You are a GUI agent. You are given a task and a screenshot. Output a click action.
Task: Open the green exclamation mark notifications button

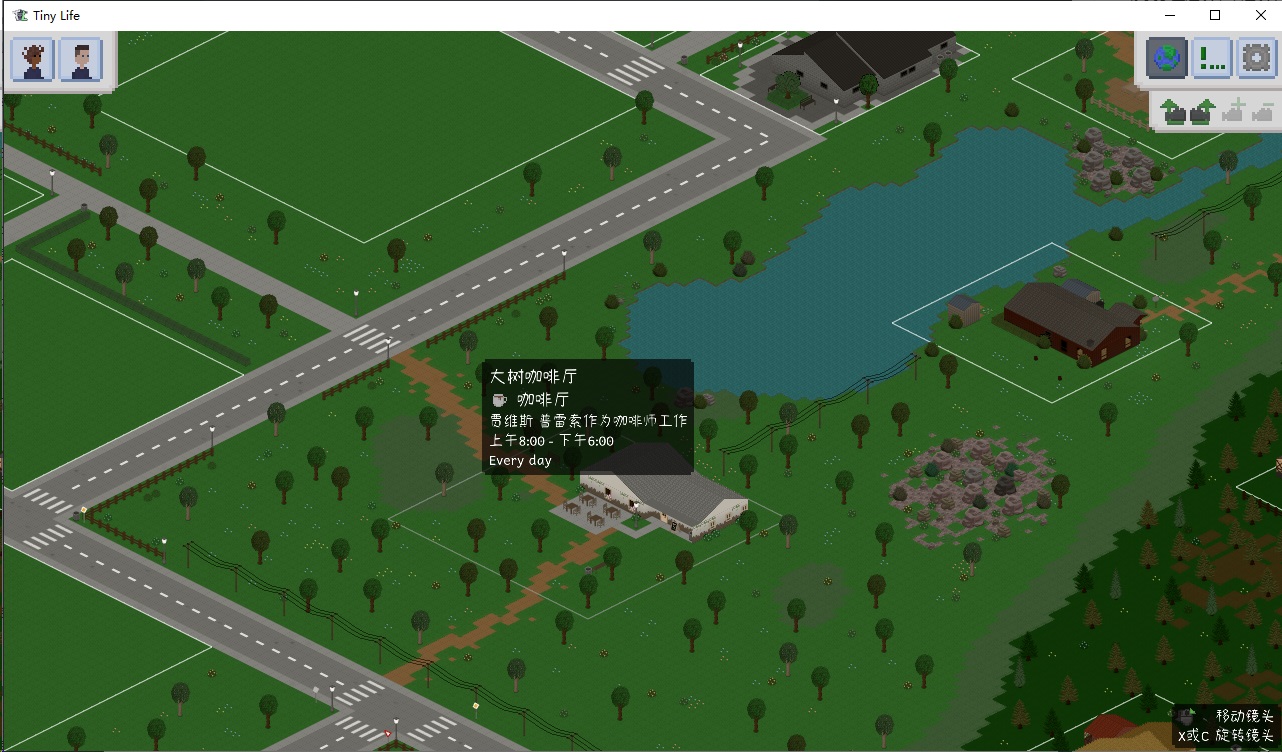coord(1212,58)
